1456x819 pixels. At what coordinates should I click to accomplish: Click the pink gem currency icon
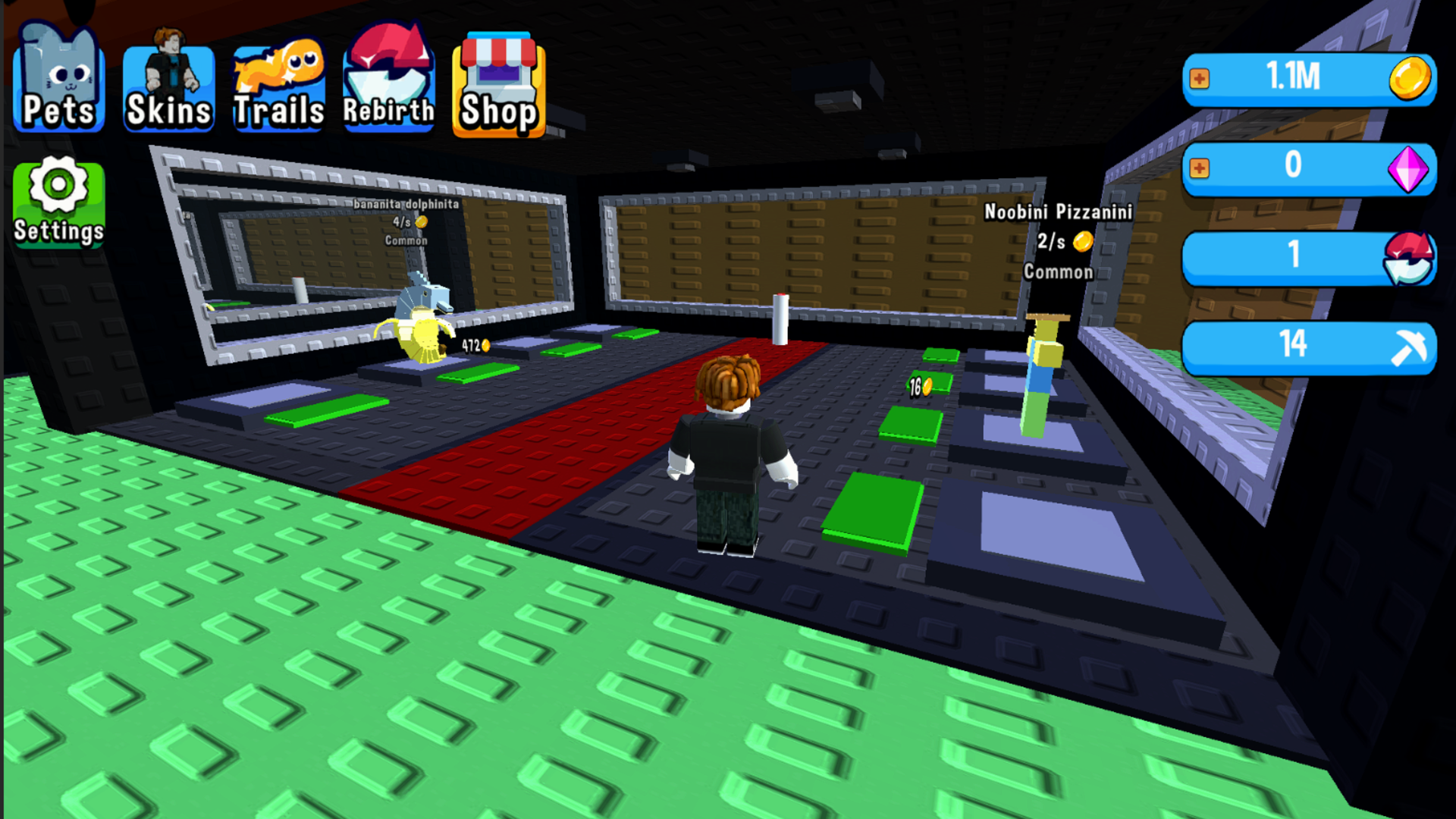[x=1409, y=168]
